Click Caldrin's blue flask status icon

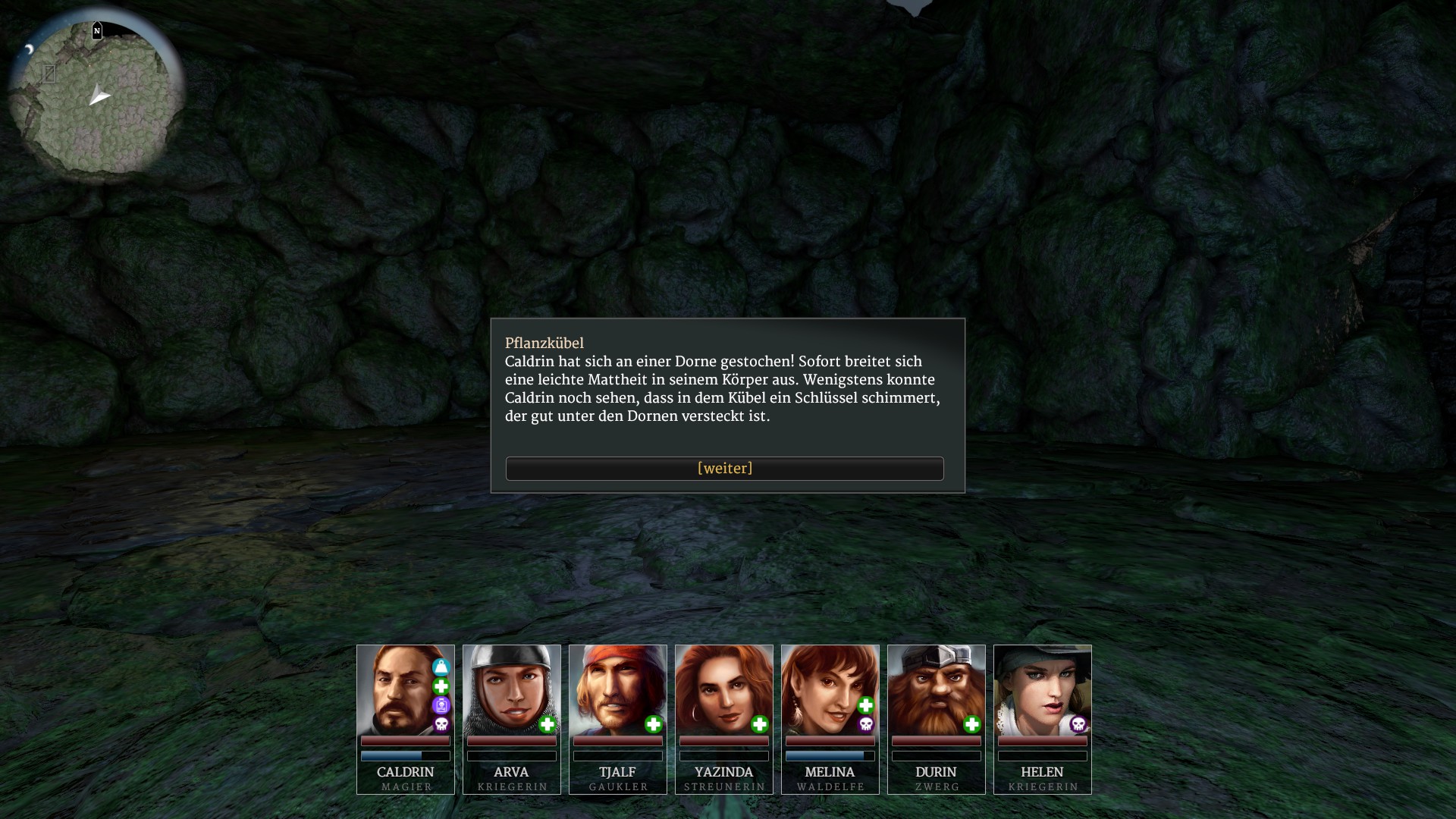[441, 667]
